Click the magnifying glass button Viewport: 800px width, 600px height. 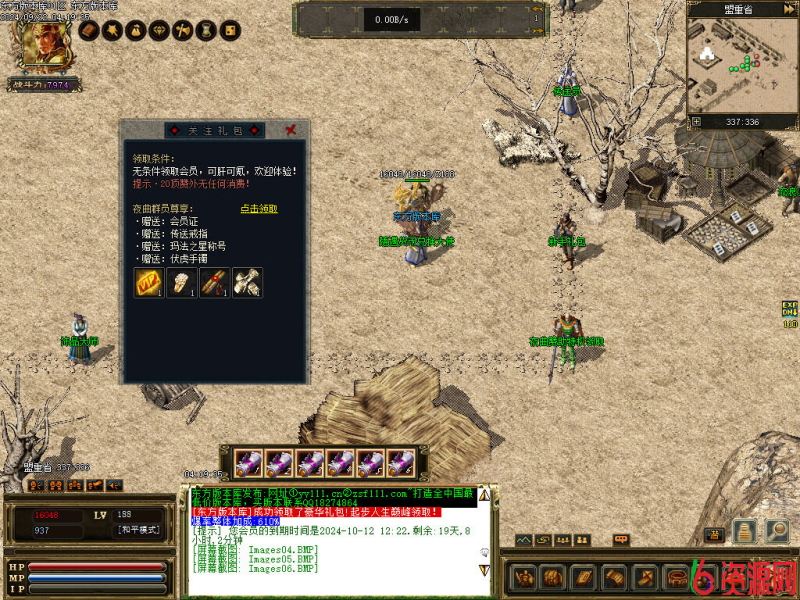778,531
